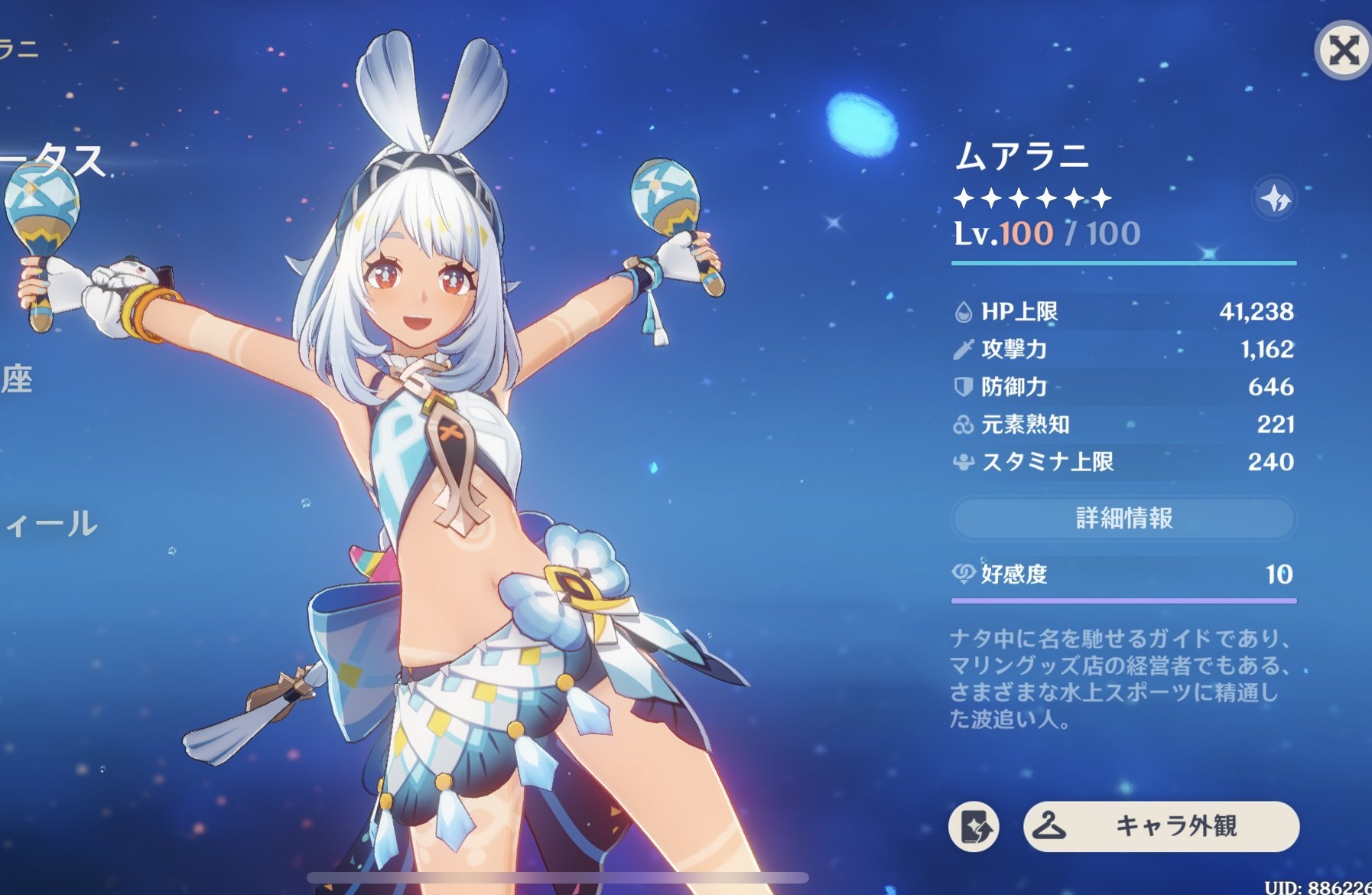
Task: Select the profile tab ending ィール
Action: [x=50, y=524]
